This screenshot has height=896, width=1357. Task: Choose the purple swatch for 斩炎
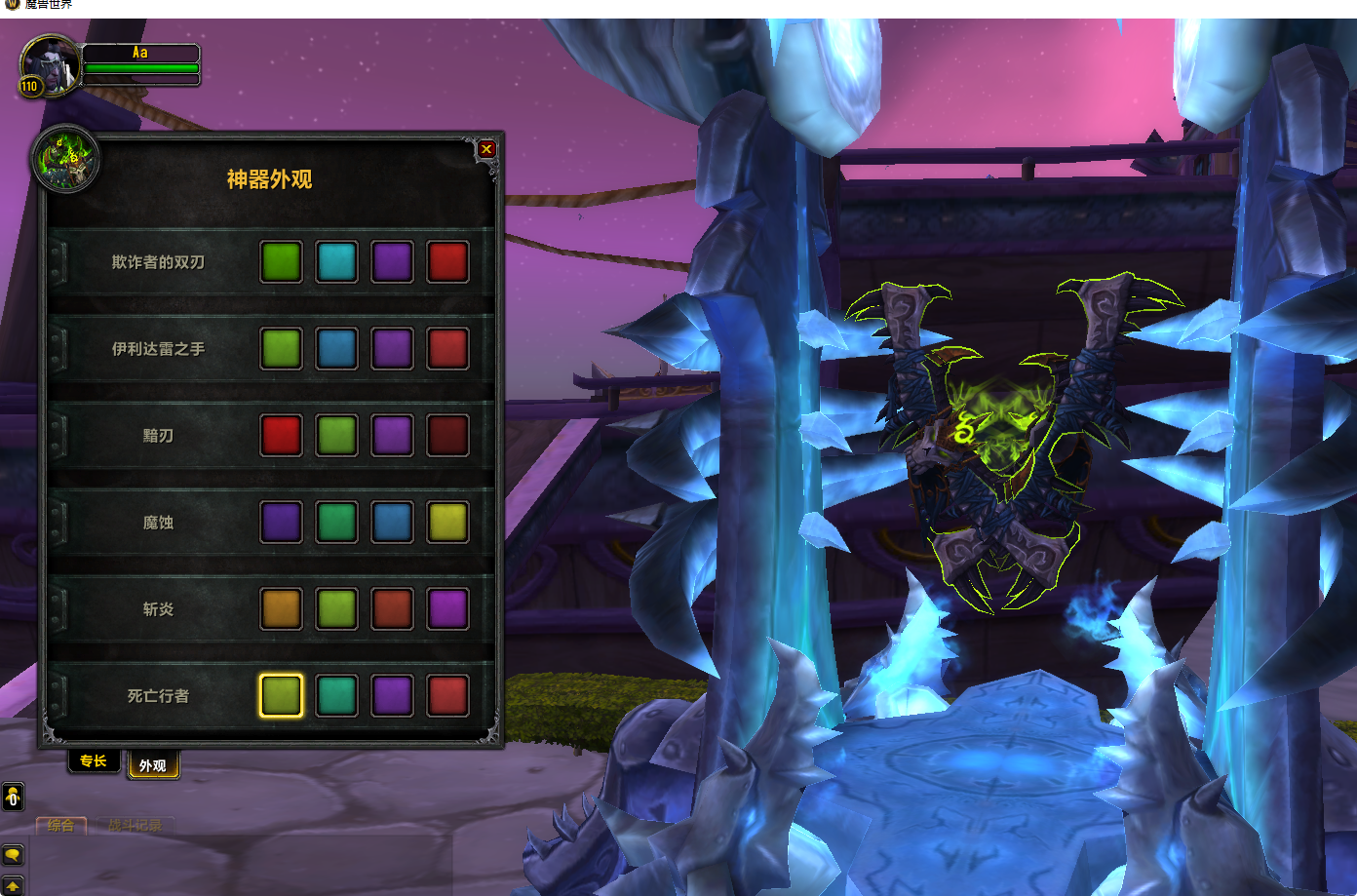pyautogui.click(x=448, y=608)
